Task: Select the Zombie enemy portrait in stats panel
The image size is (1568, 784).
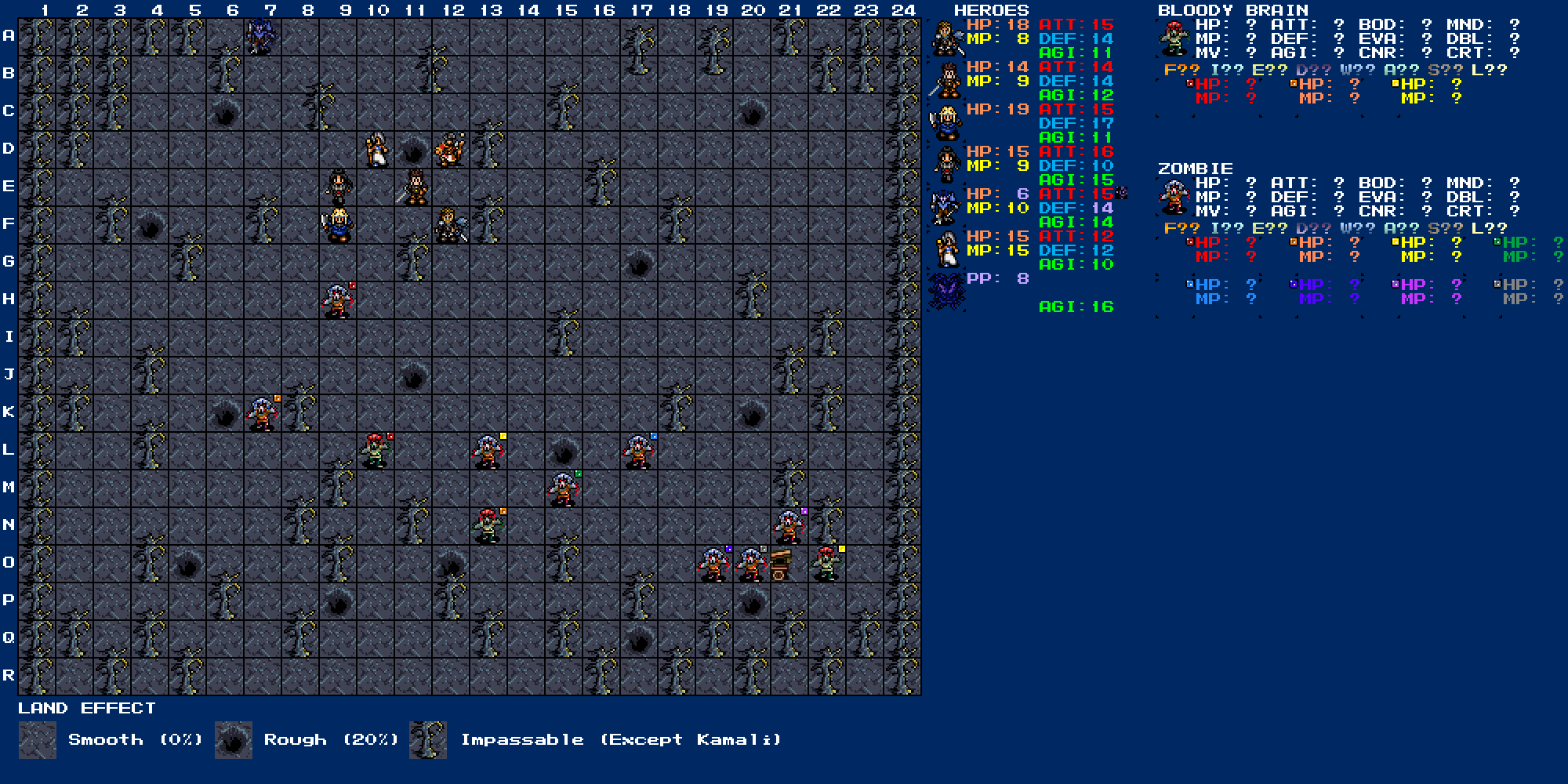Action: click(1174, 197)
